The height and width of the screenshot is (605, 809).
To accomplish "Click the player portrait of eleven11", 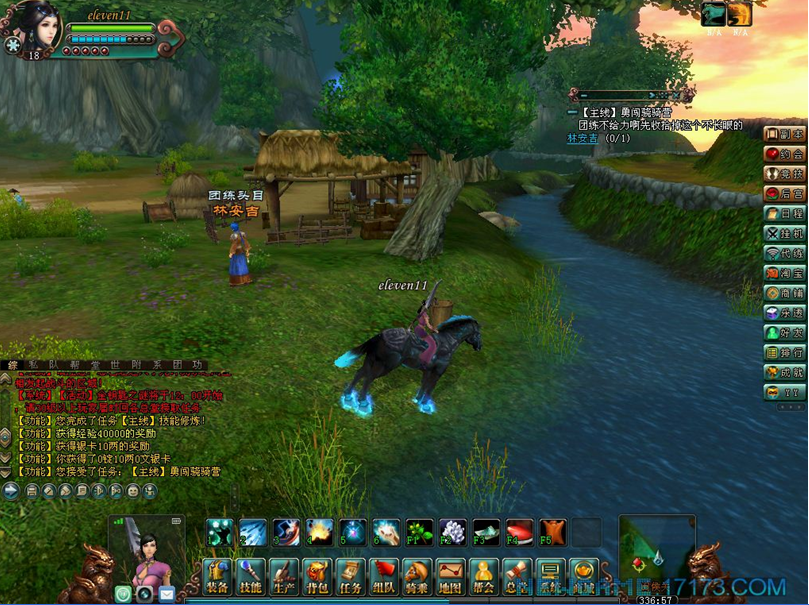I will click(x=34, y=27).
